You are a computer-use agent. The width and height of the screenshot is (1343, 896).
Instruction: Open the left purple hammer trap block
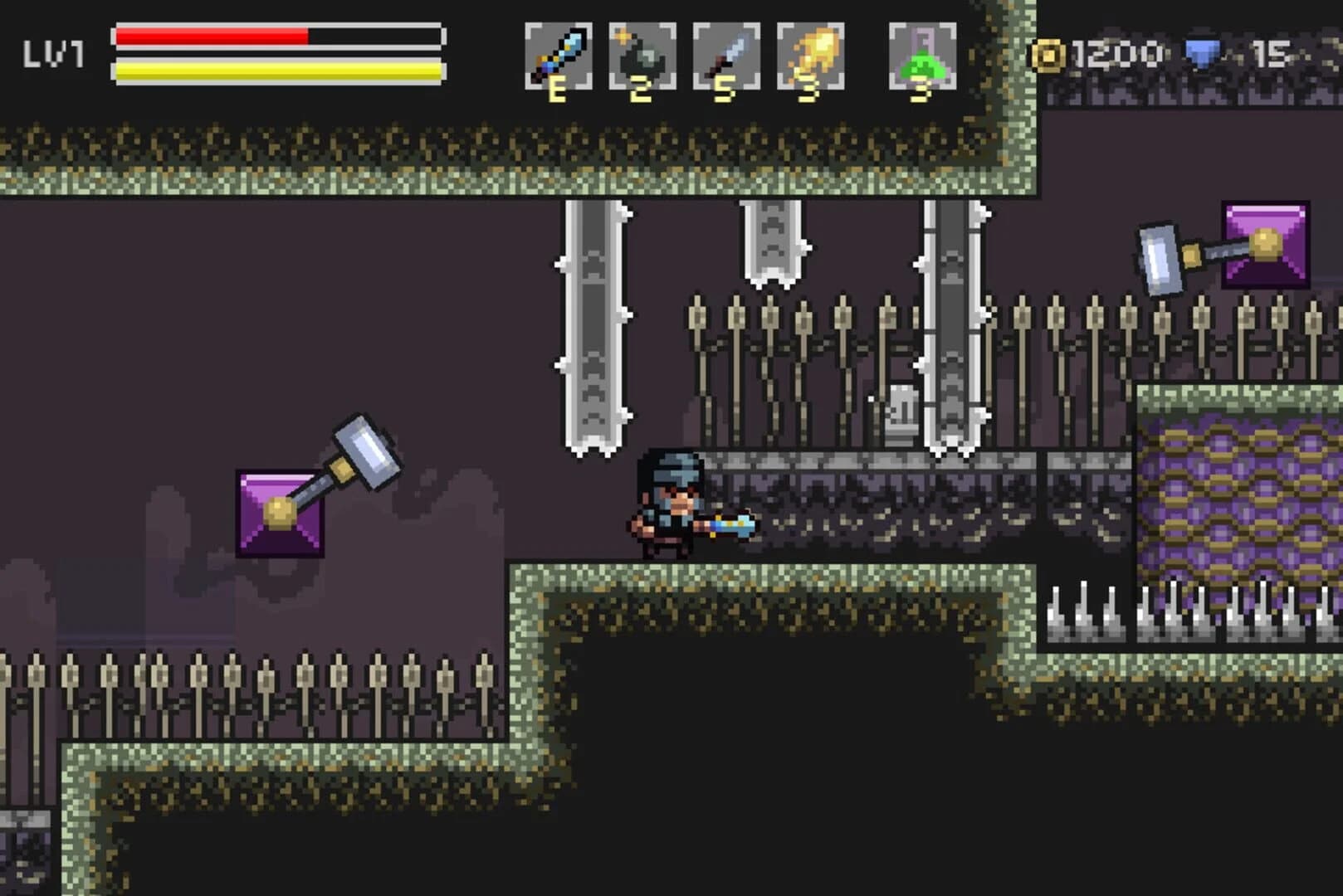coord(282,514)
